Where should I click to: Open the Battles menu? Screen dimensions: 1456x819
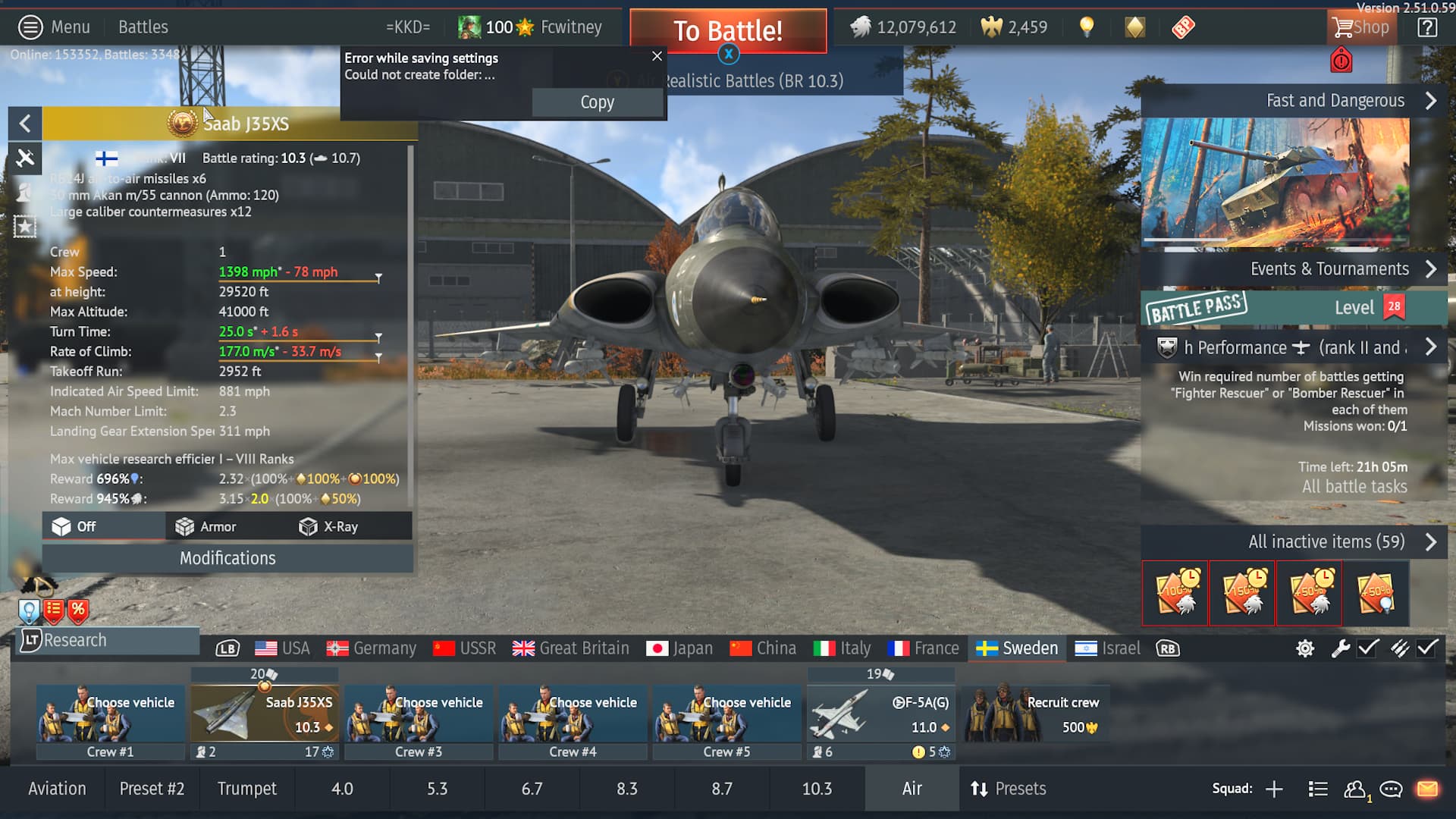(143, 27)
